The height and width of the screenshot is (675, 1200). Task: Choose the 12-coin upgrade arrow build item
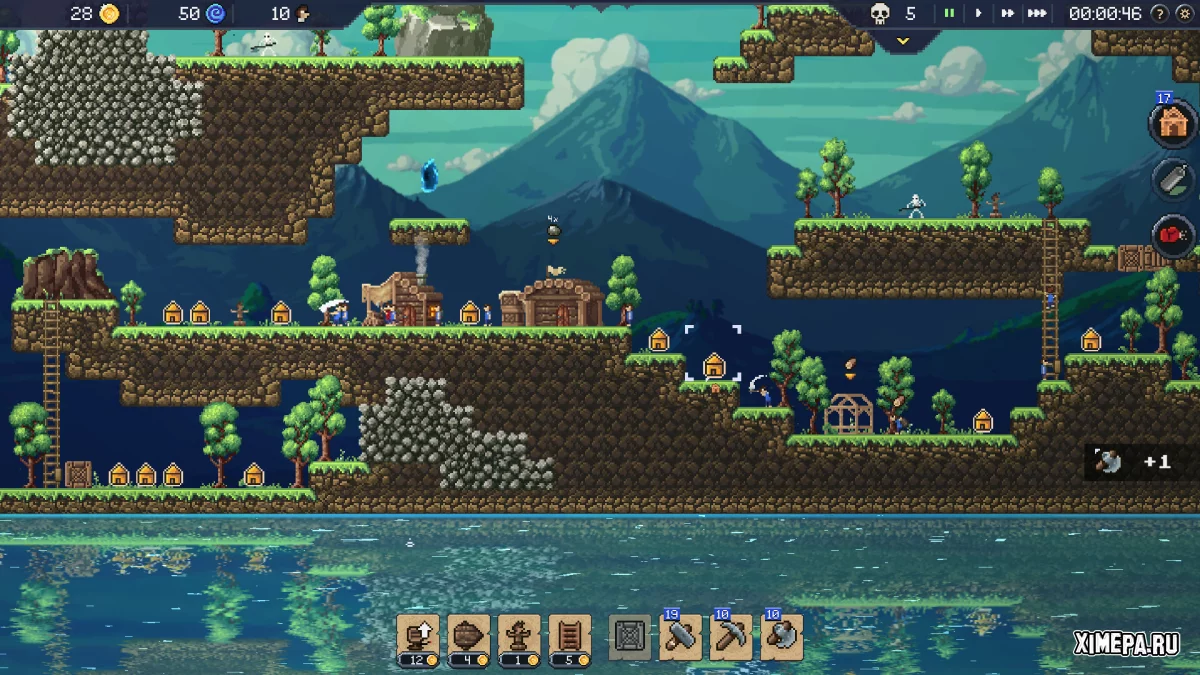click(x=418, y=636)
